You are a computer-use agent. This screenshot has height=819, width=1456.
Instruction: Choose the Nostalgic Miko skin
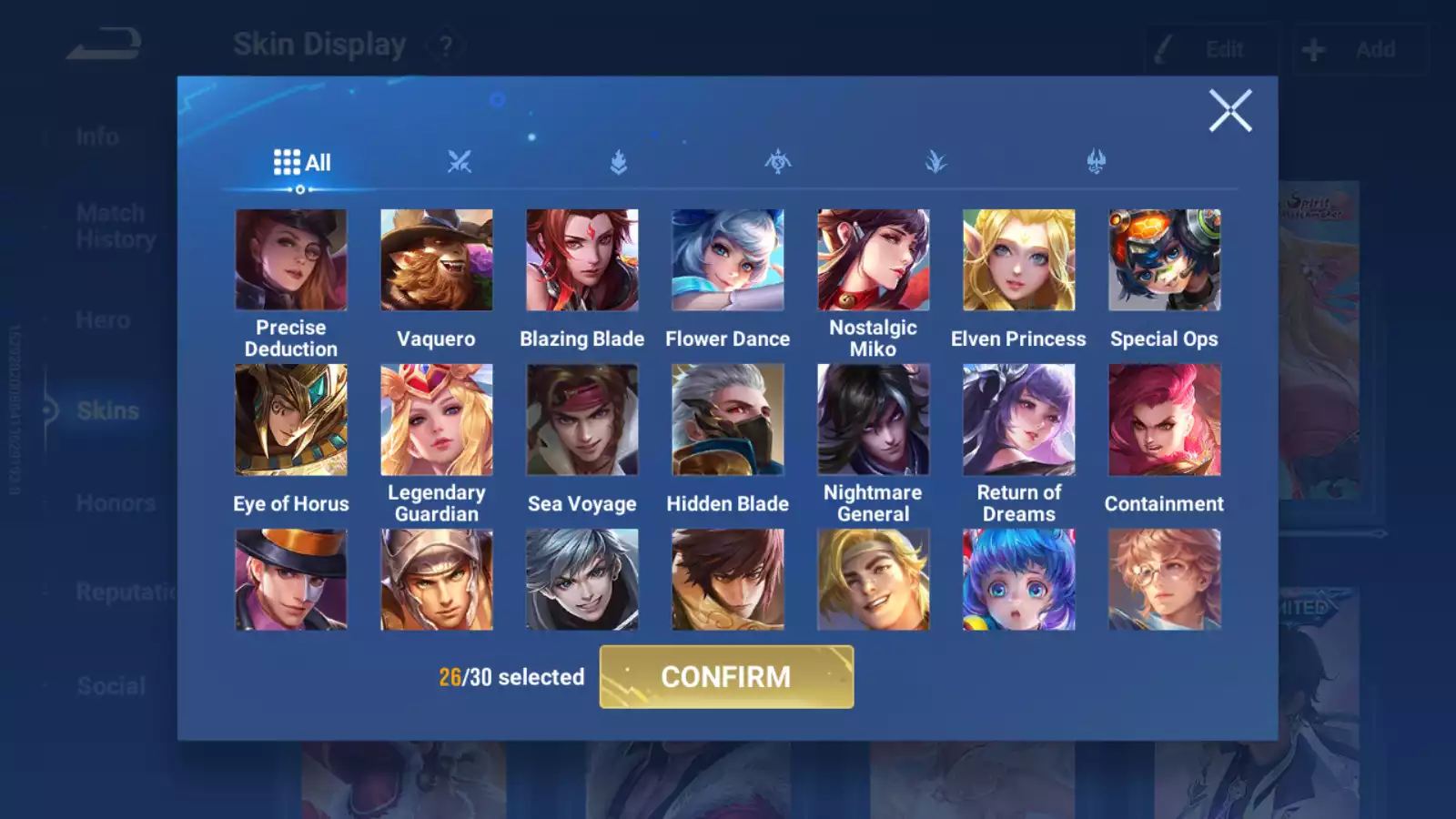click(874, 260)
